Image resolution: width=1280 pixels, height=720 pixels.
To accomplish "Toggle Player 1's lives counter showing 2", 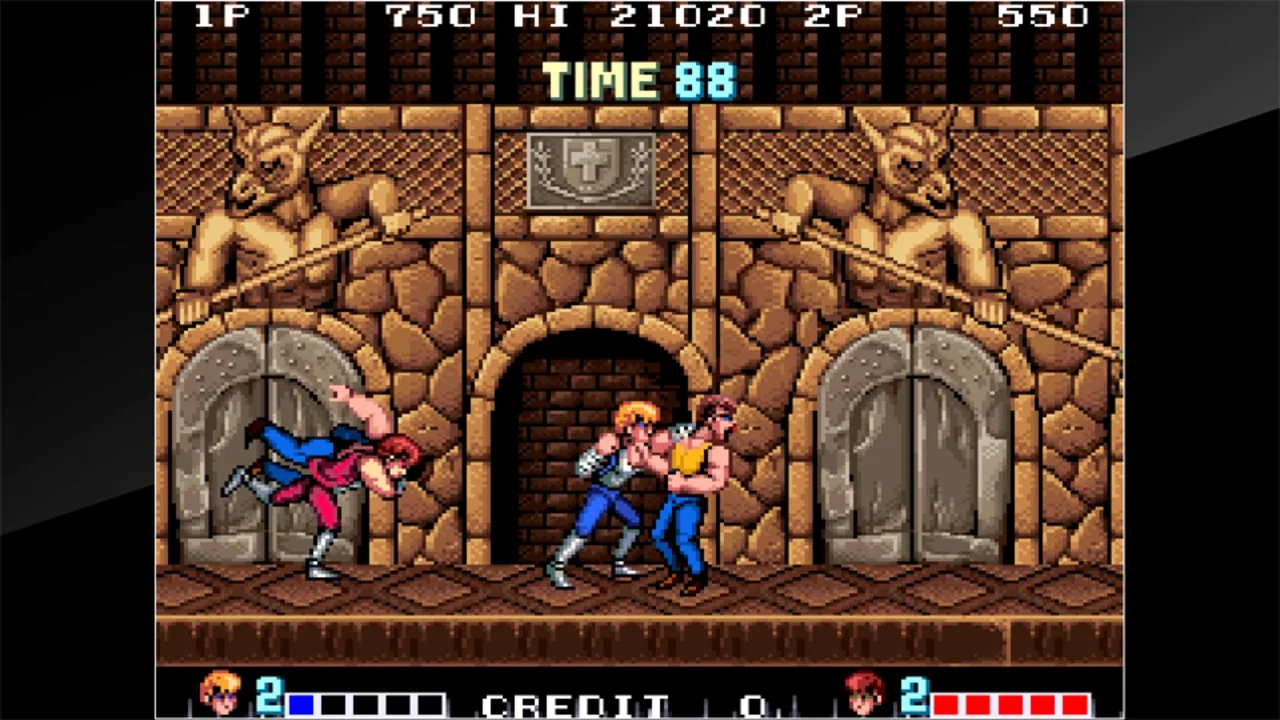I will (268, 697).
